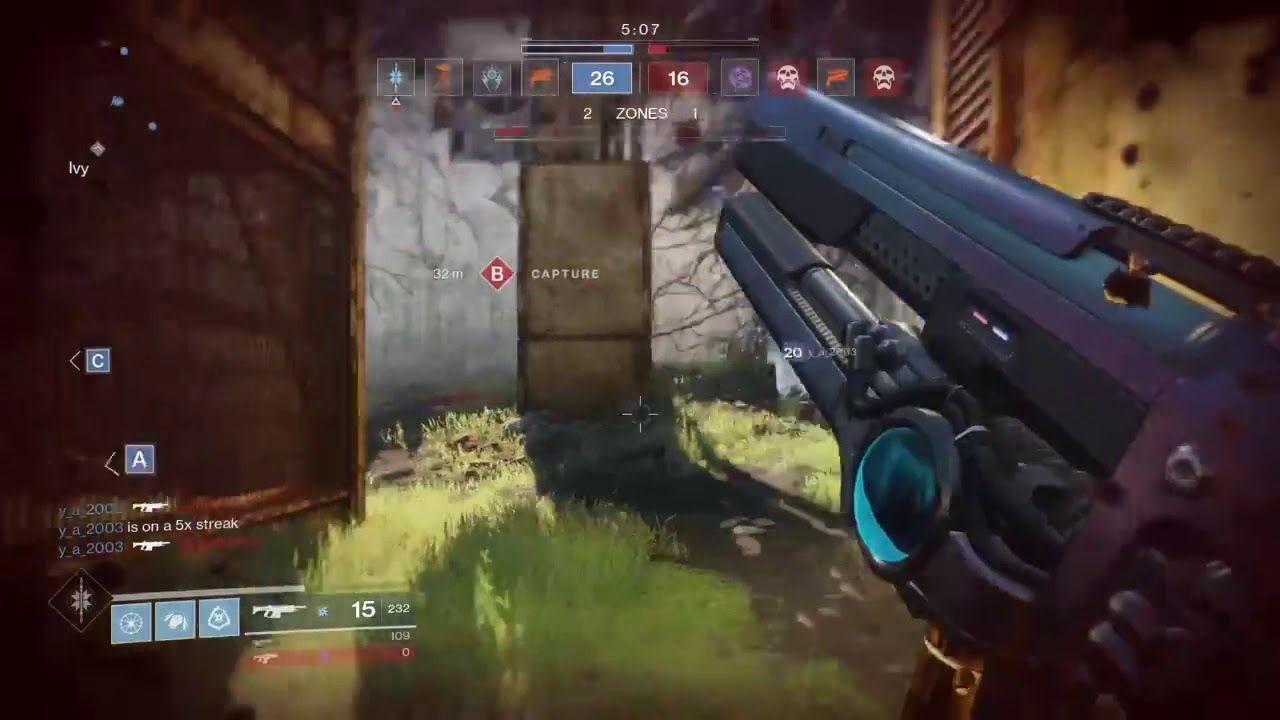Click the blue team score of 26

click(601, 78)
